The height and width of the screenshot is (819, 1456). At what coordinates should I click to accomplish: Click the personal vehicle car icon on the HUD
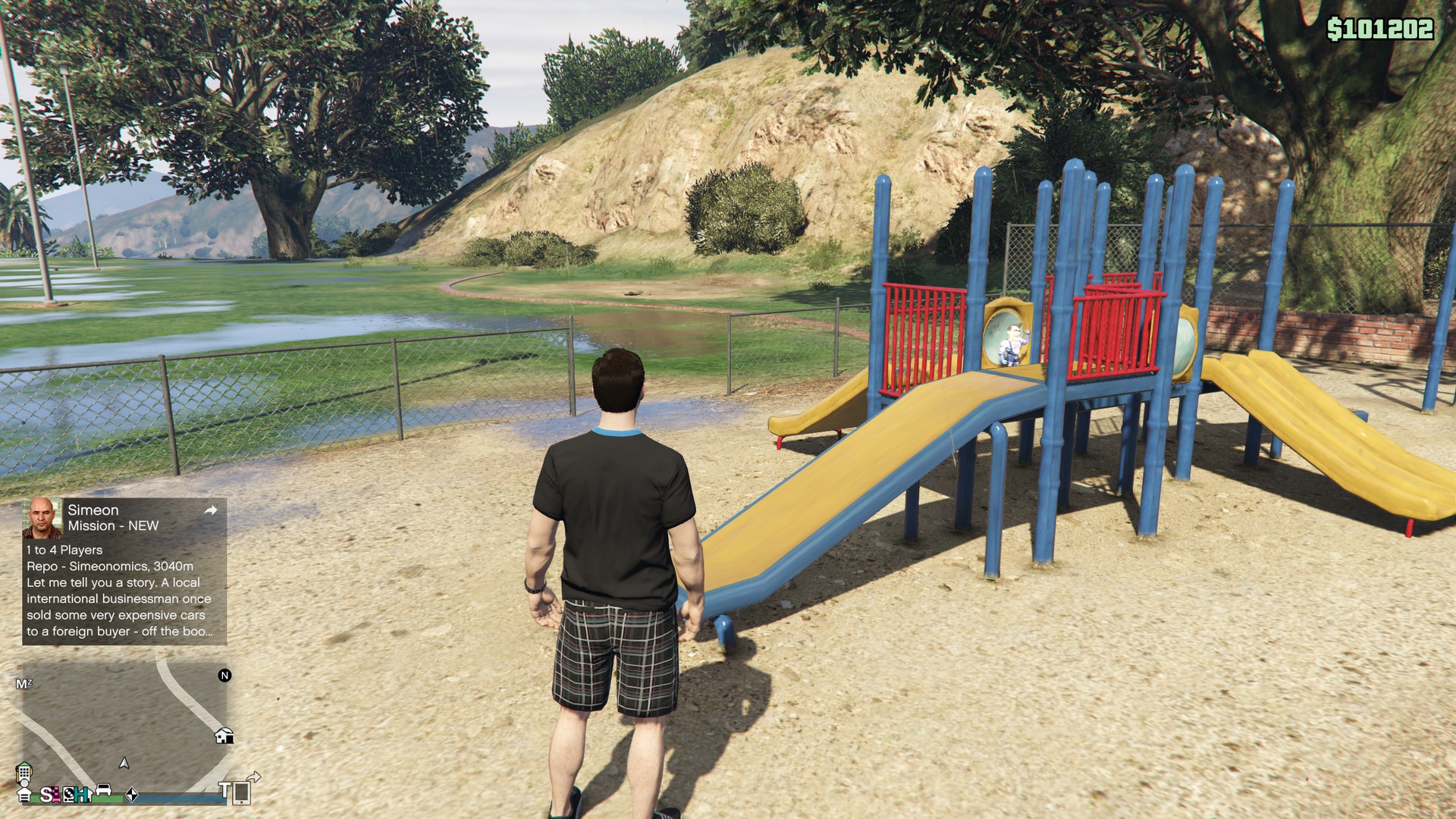click(x=103, y=790)
